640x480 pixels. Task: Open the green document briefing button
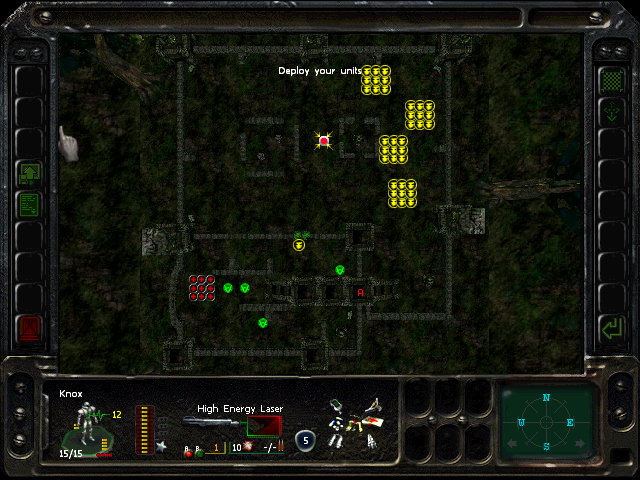(29, 206)
